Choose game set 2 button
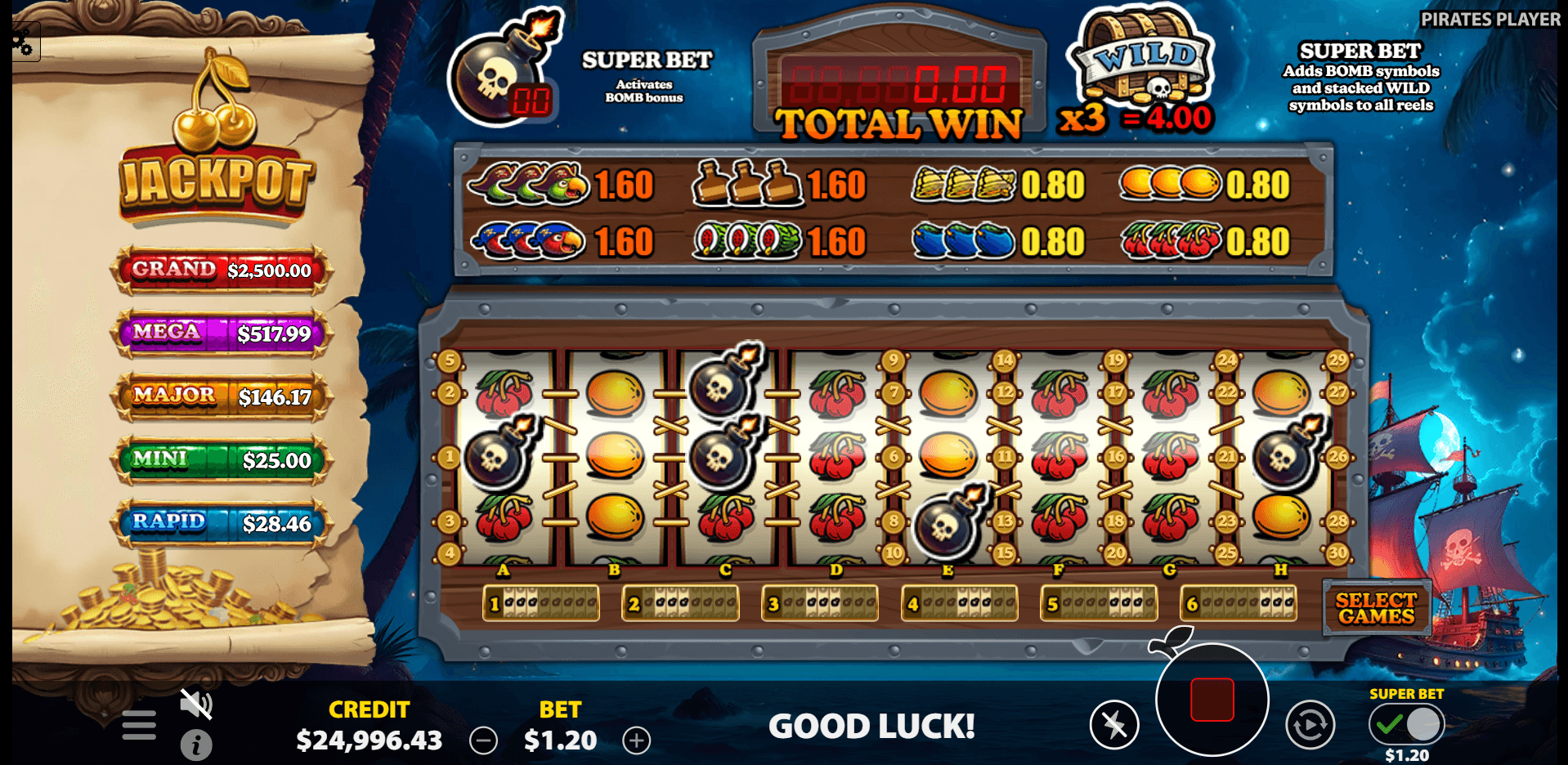The image size is (1568, 765). pyautogui.click(x=680, y=604)
